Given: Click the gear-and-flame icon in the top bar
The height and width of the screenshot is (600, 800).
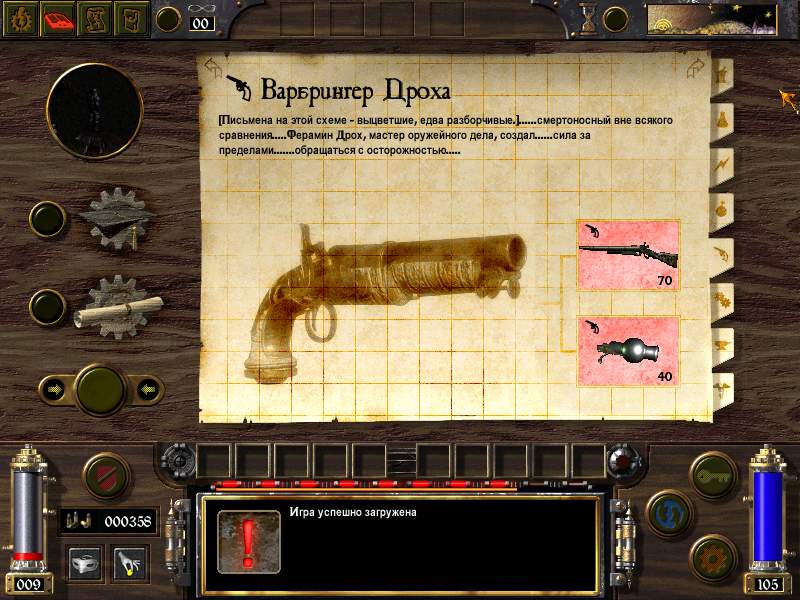Looking at the screenshot, I should coord(20,19).
